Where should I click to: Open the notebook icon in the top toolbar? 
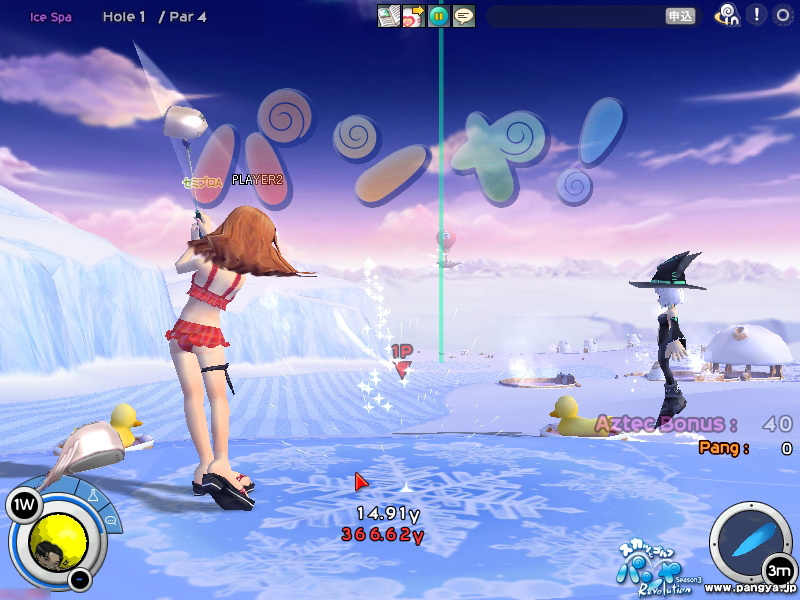click(388, 16)
